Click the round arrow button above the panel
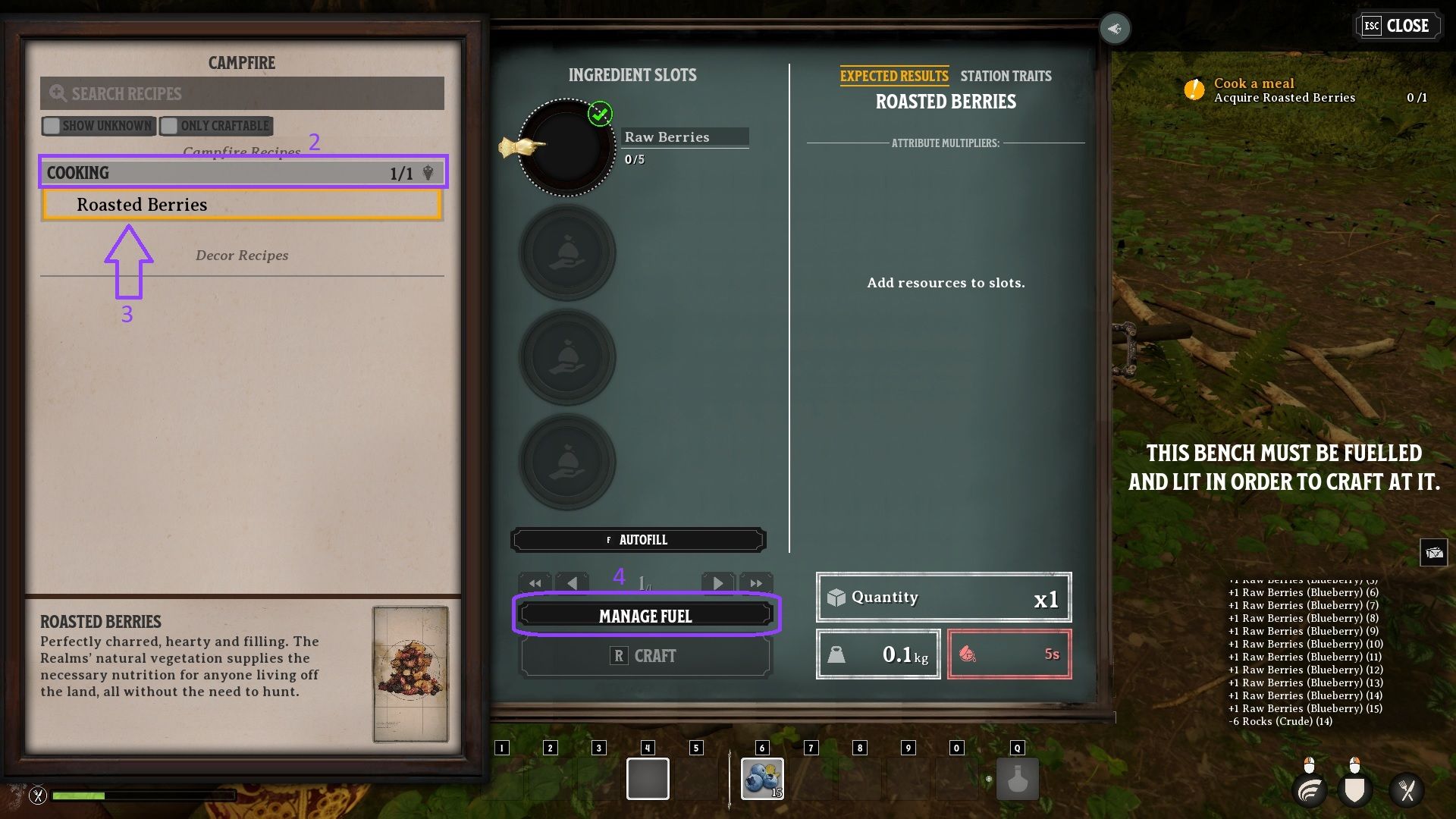Viewport: 1456px width, 819px height. (x=1115, y=29)
